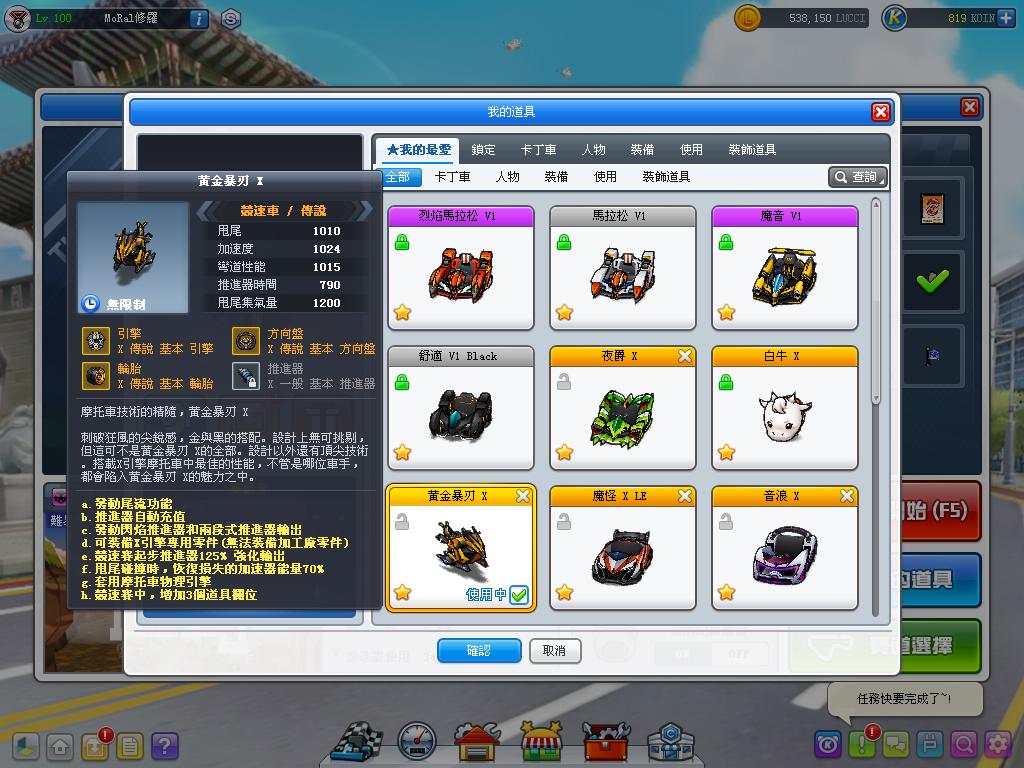Select the 烈焰馬拉松 V1 kart card
The width and height of the screenshot is (1024, 768).
(461, 268)
